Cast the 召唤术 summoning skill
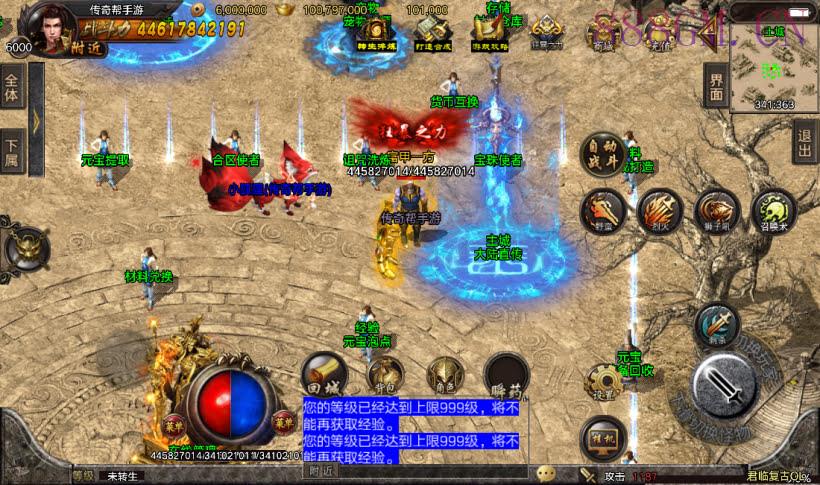Viewport: 820px width, 485px height. (x=773, y=211)
